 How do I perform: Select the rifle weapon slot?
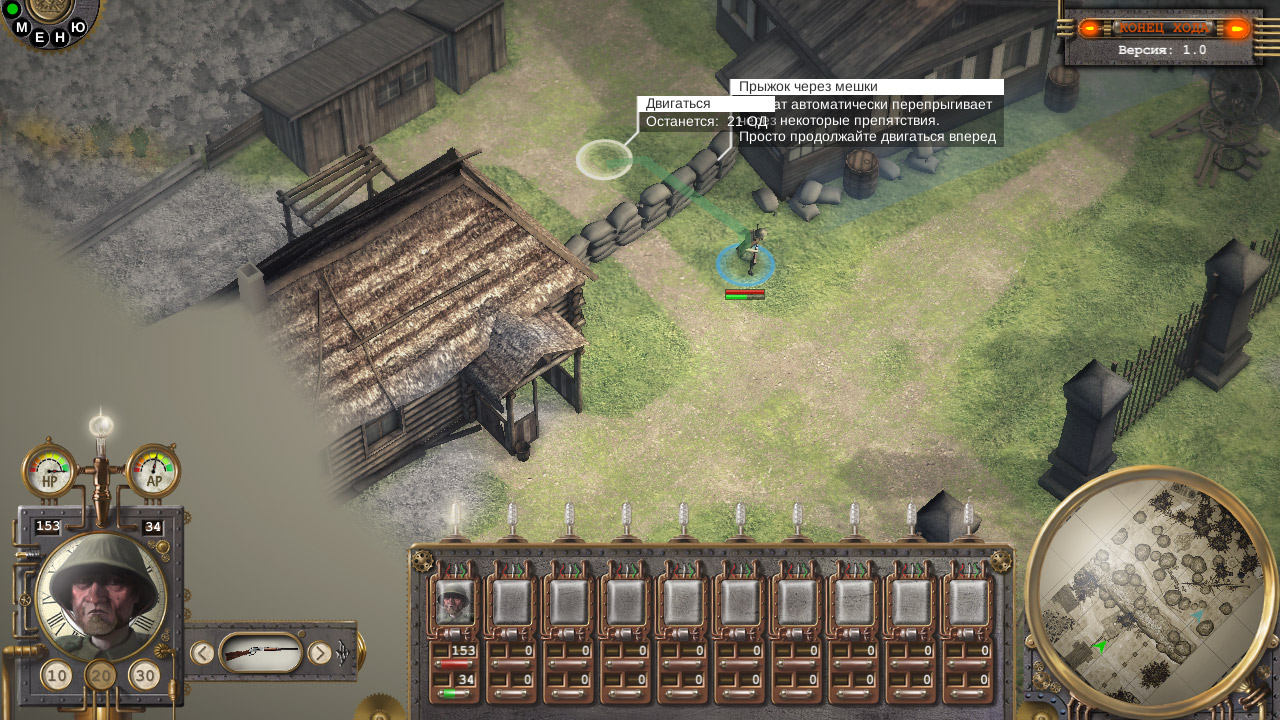pos(260,654)
